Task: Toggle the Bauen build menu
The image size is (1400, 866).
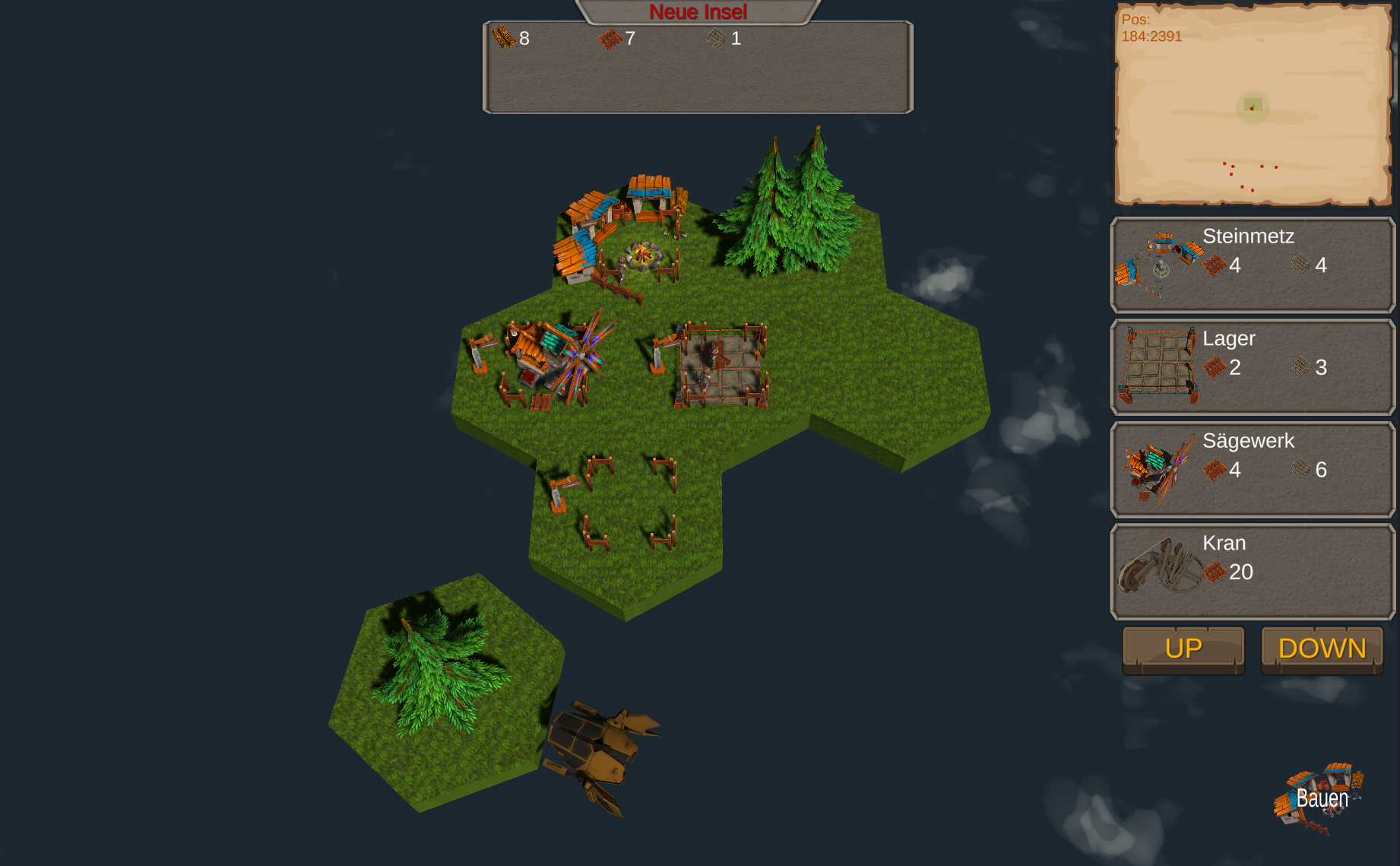Action: click(1321, 798)
